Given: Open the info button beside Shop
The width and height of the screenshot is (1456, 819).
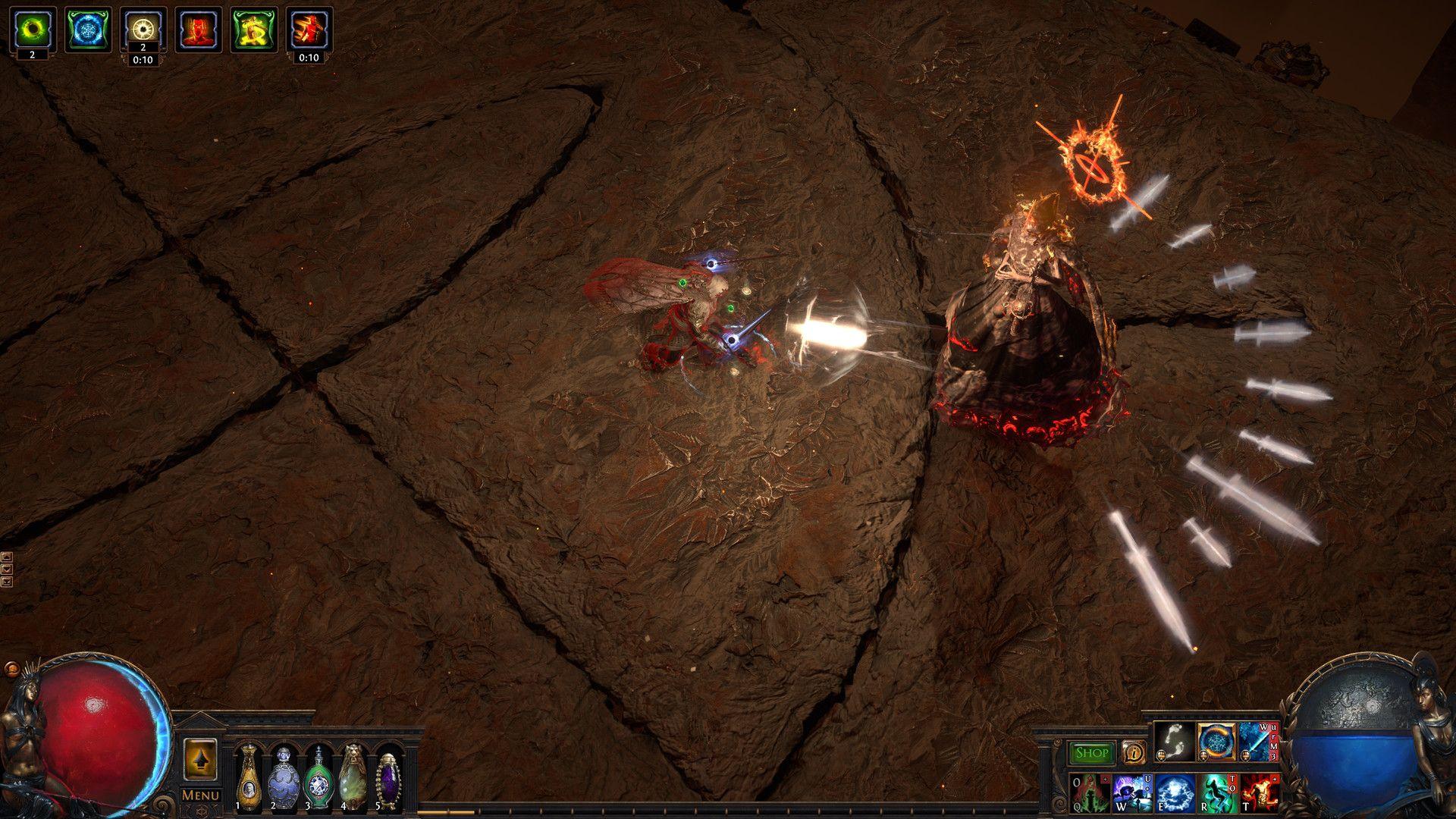Looking at the screenshot, I should pyautogui.click(x=1132, y=752).
